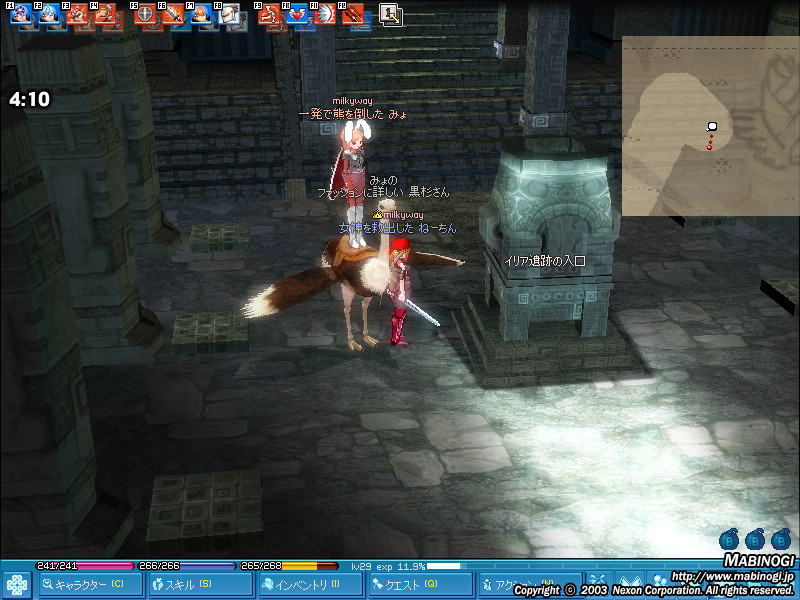Click the square icon right of hotbar

[391, 14]
